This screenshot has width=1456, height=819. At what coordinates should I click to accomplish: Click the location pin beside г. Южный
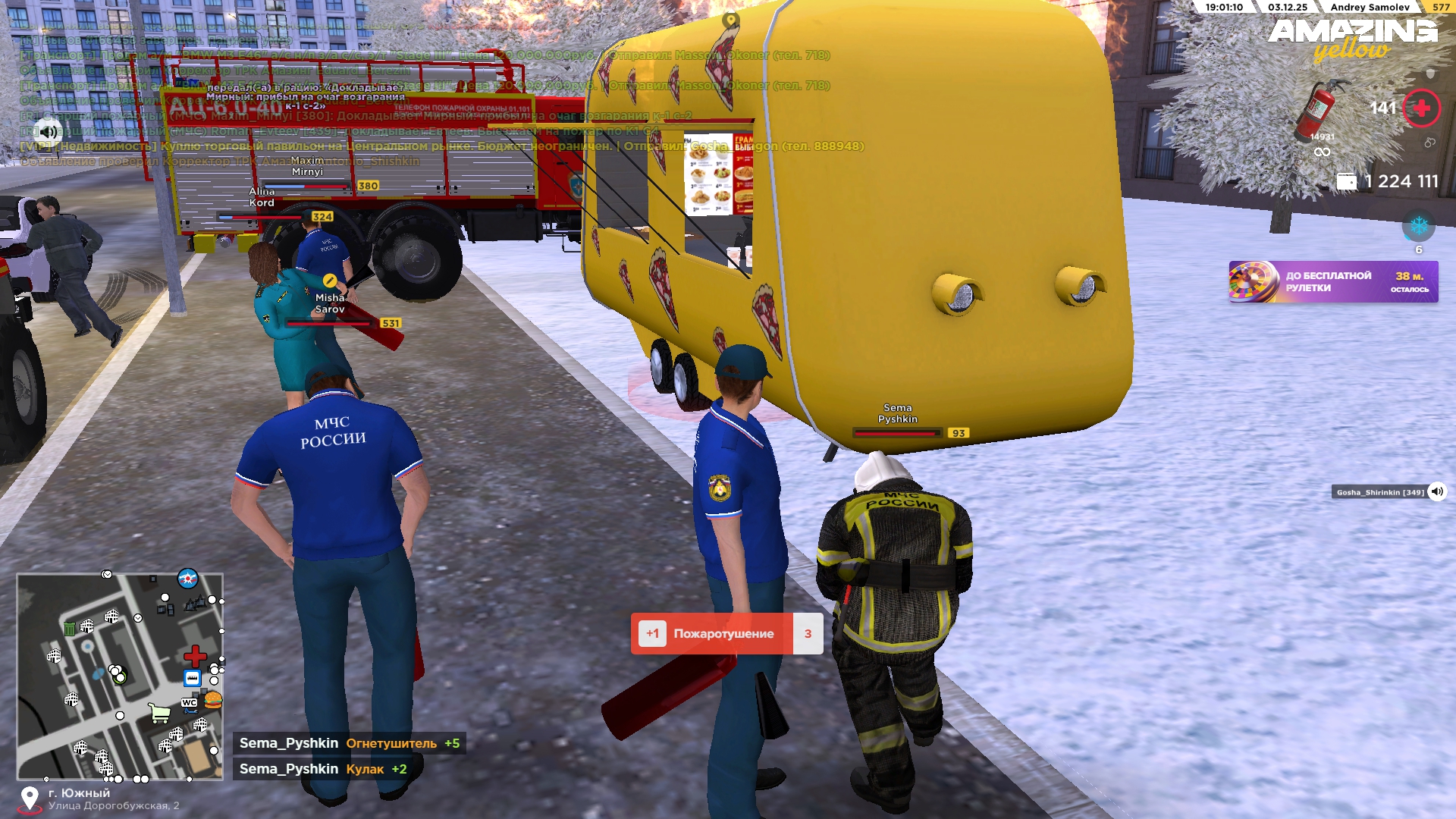[30, 799]
